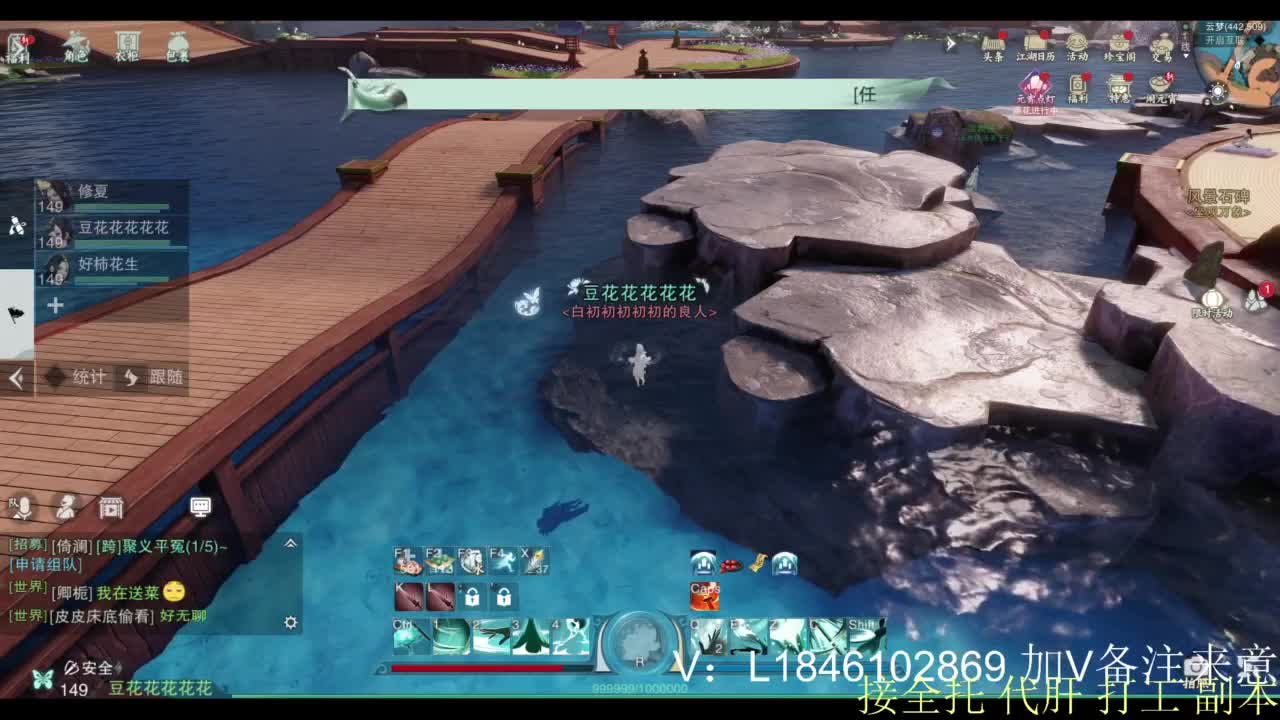Click 修夏's green health bar
The height and width of the screenshot is (720, 1280).
(121, 206)
